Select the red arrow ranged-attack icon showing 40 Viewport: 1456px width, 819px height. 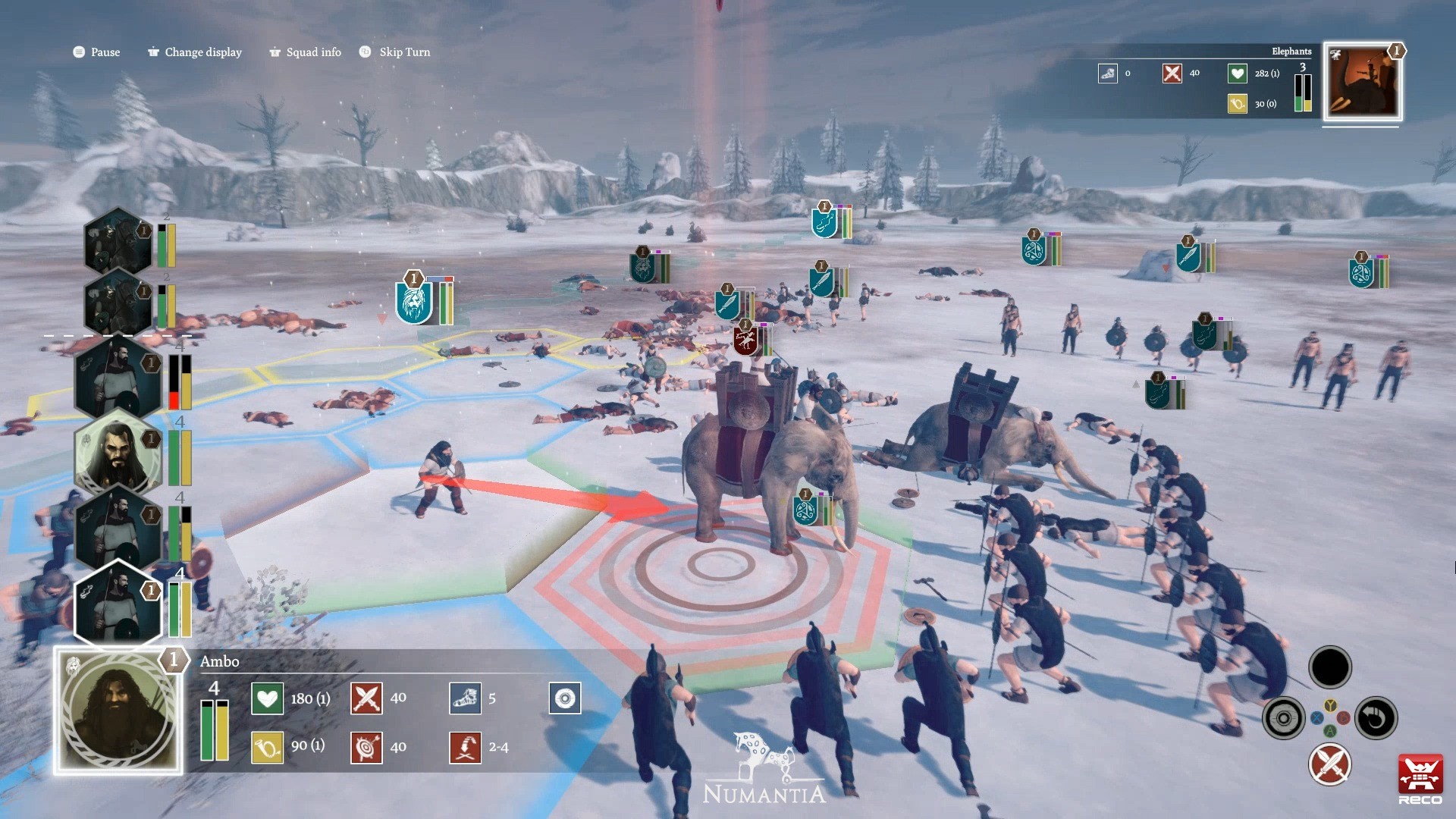coord(366,747)
